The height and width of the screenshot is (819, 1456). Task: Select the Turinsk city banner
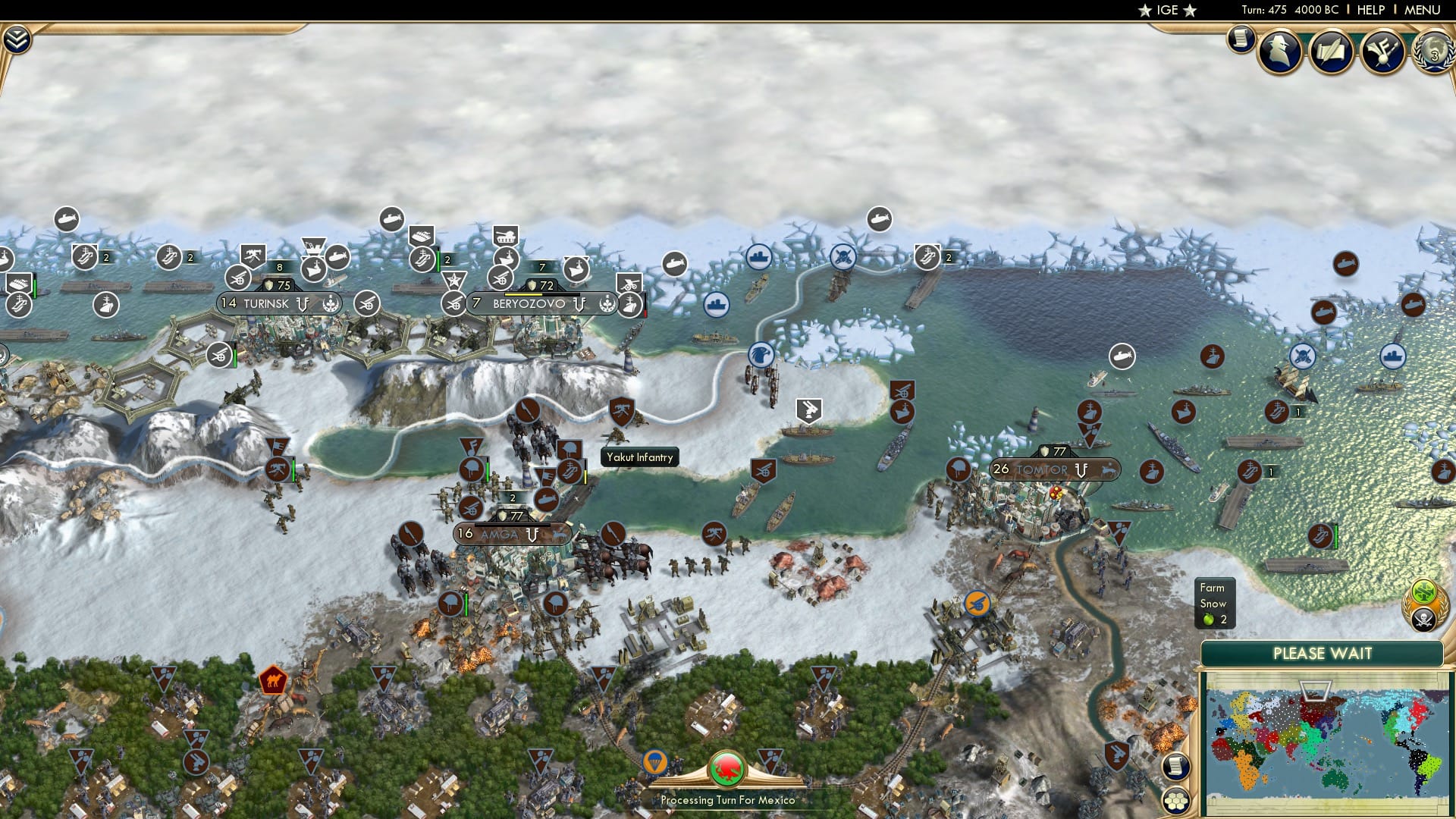coord(279,303)
